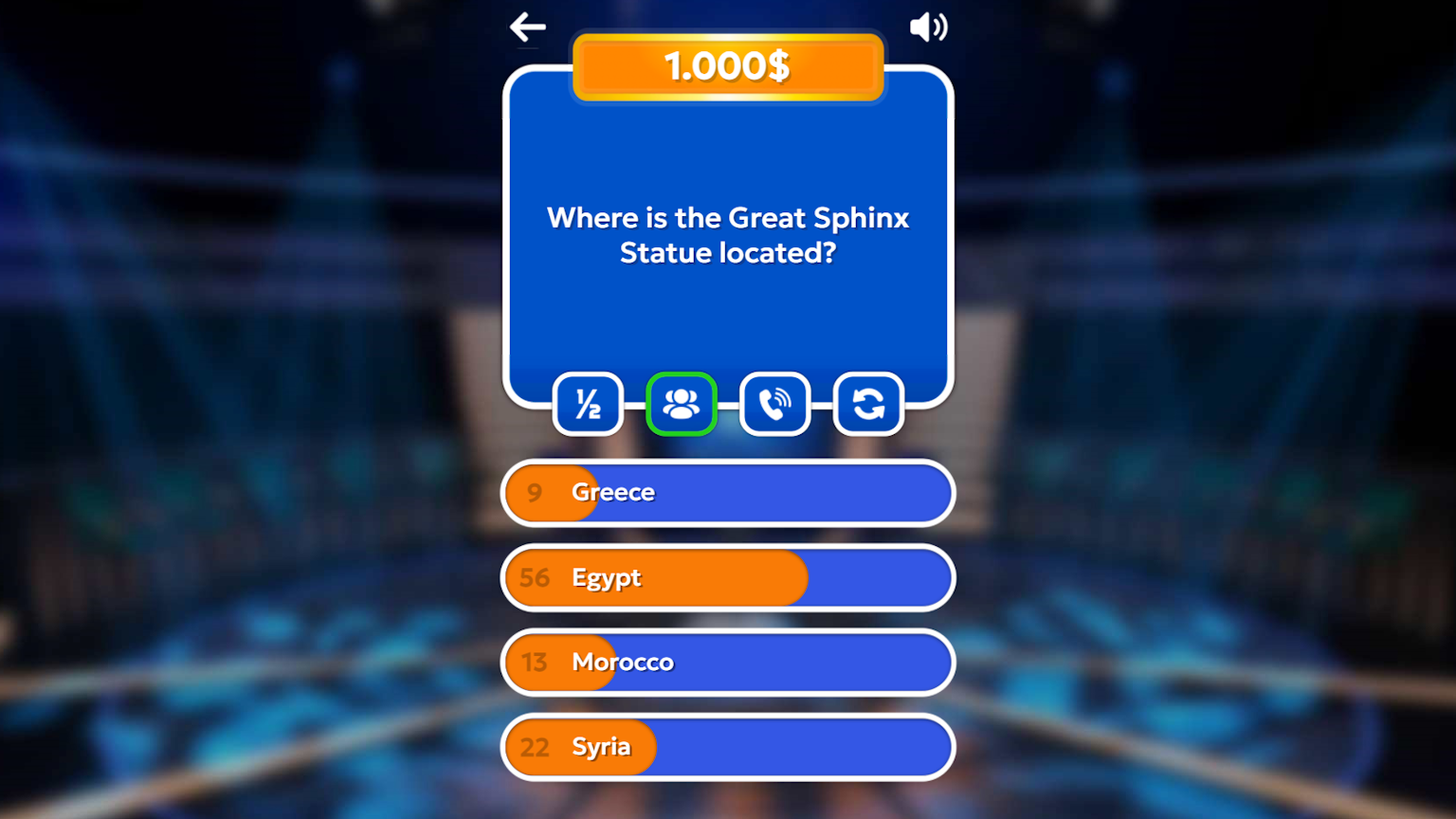Use the Switch Question lifeline icon

(x=867, y=404)
